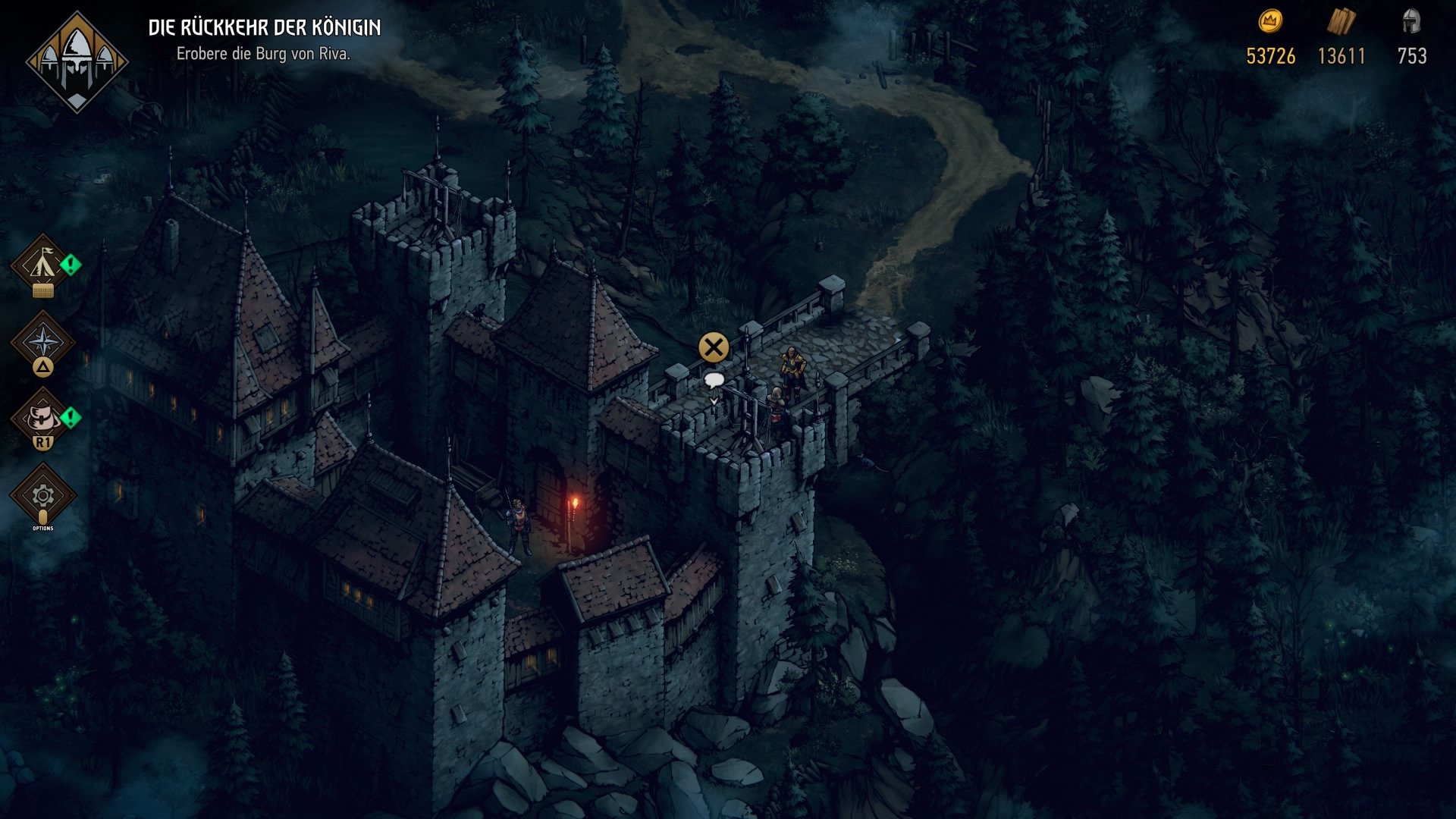The height and width of the screenshot is (819, 1456).
Task: Click the helmet recruits icon
Action: point(1412,23)
